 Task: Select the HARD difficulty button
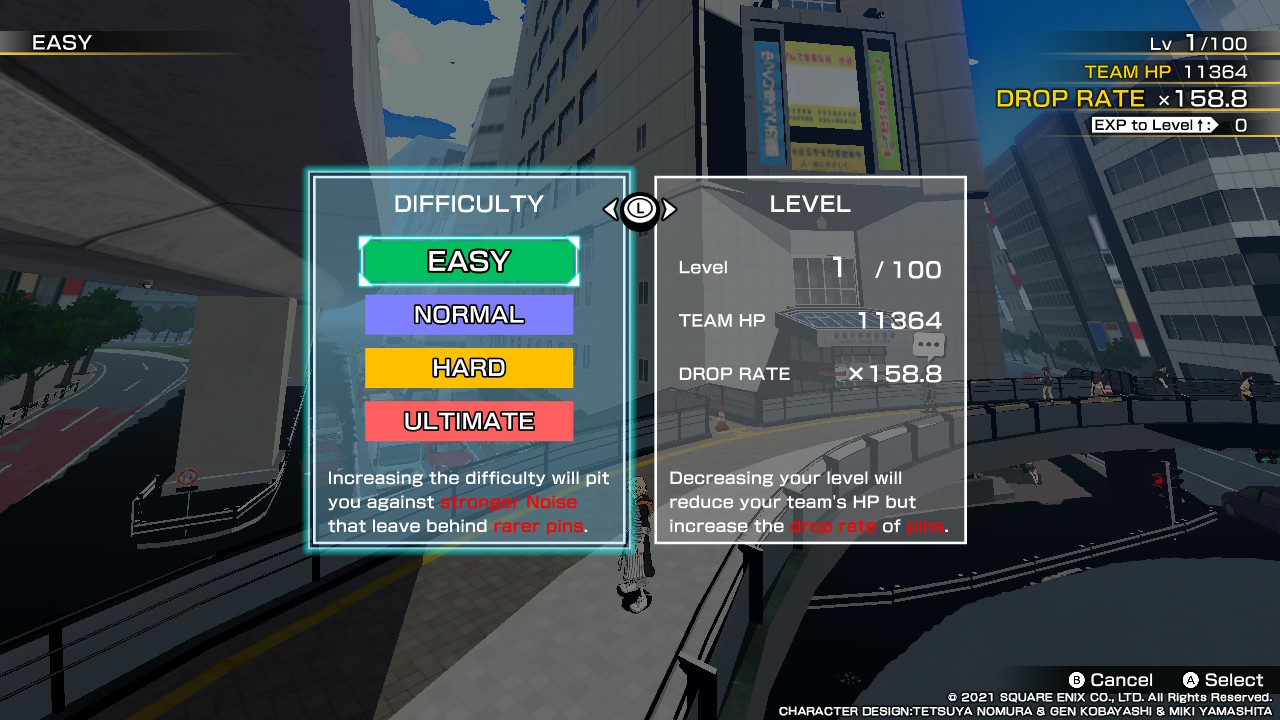click(468, 368)
